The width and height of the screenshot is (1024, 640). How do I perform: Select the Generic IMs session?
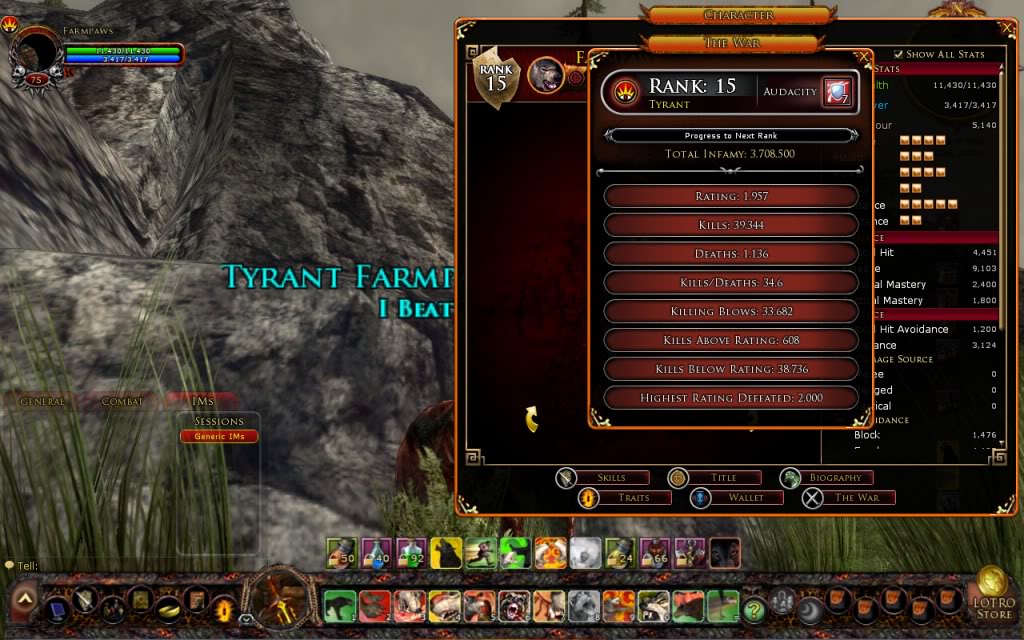tap(219, 436)
